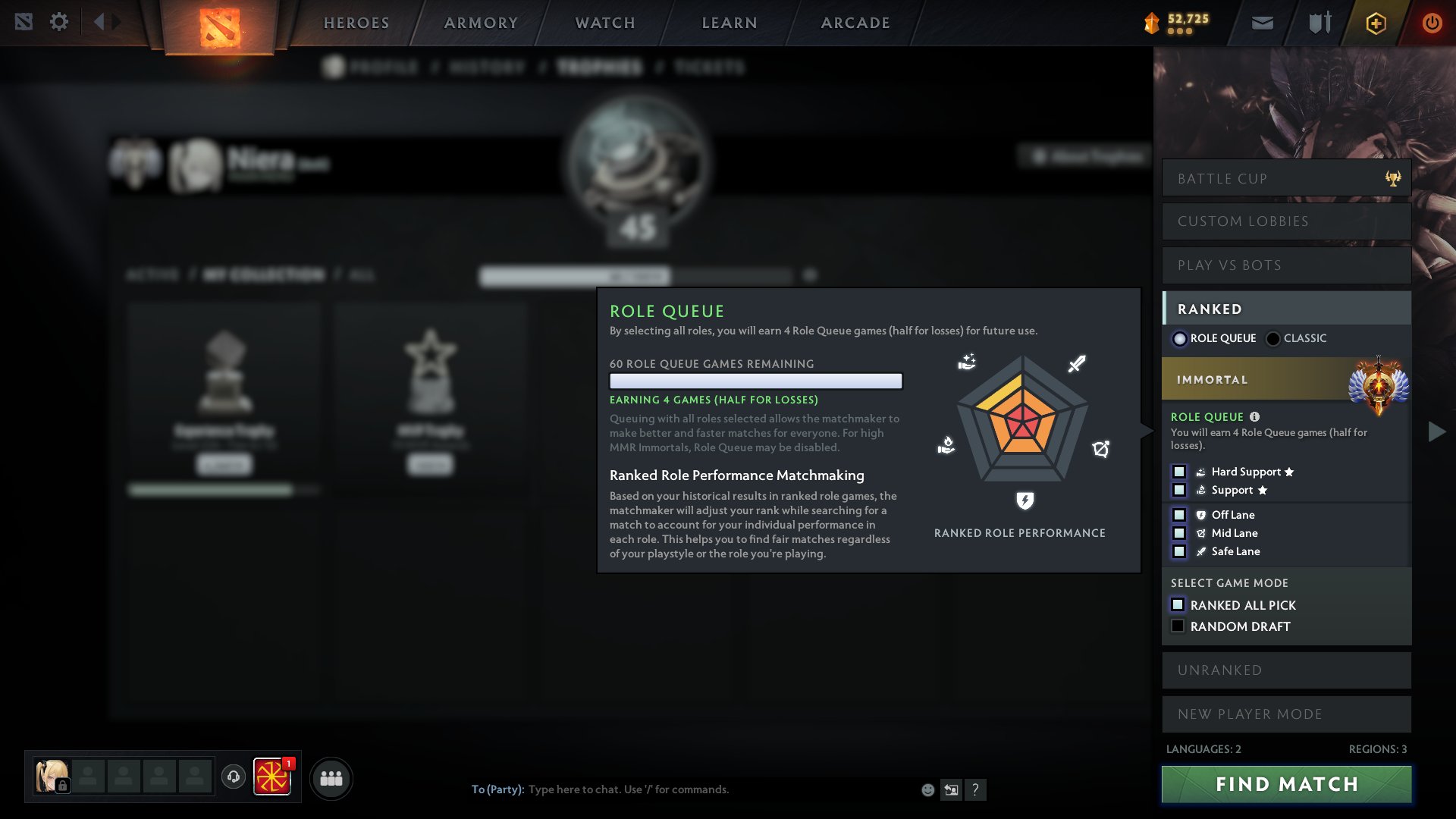Open the TROPHIES profile tab
The height and width of the screenshot is (819, 1456).
click(x=602, y=67)
